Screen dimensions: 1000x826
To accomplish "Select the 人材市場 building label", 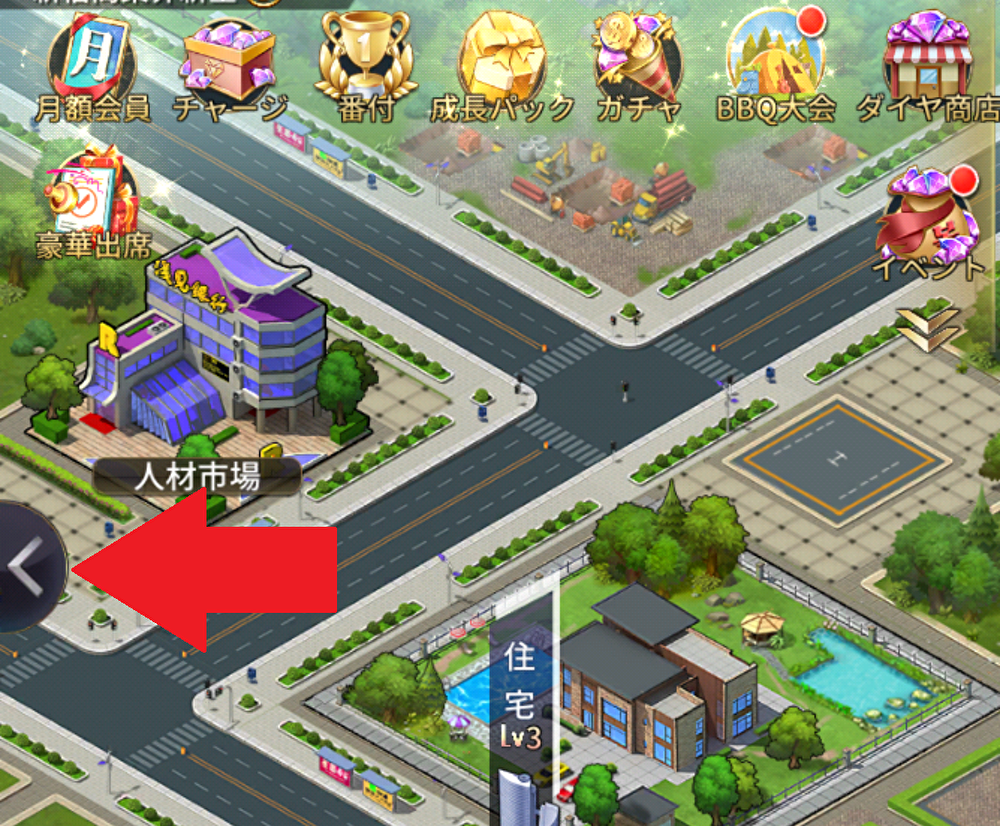I will coord(197,477).
